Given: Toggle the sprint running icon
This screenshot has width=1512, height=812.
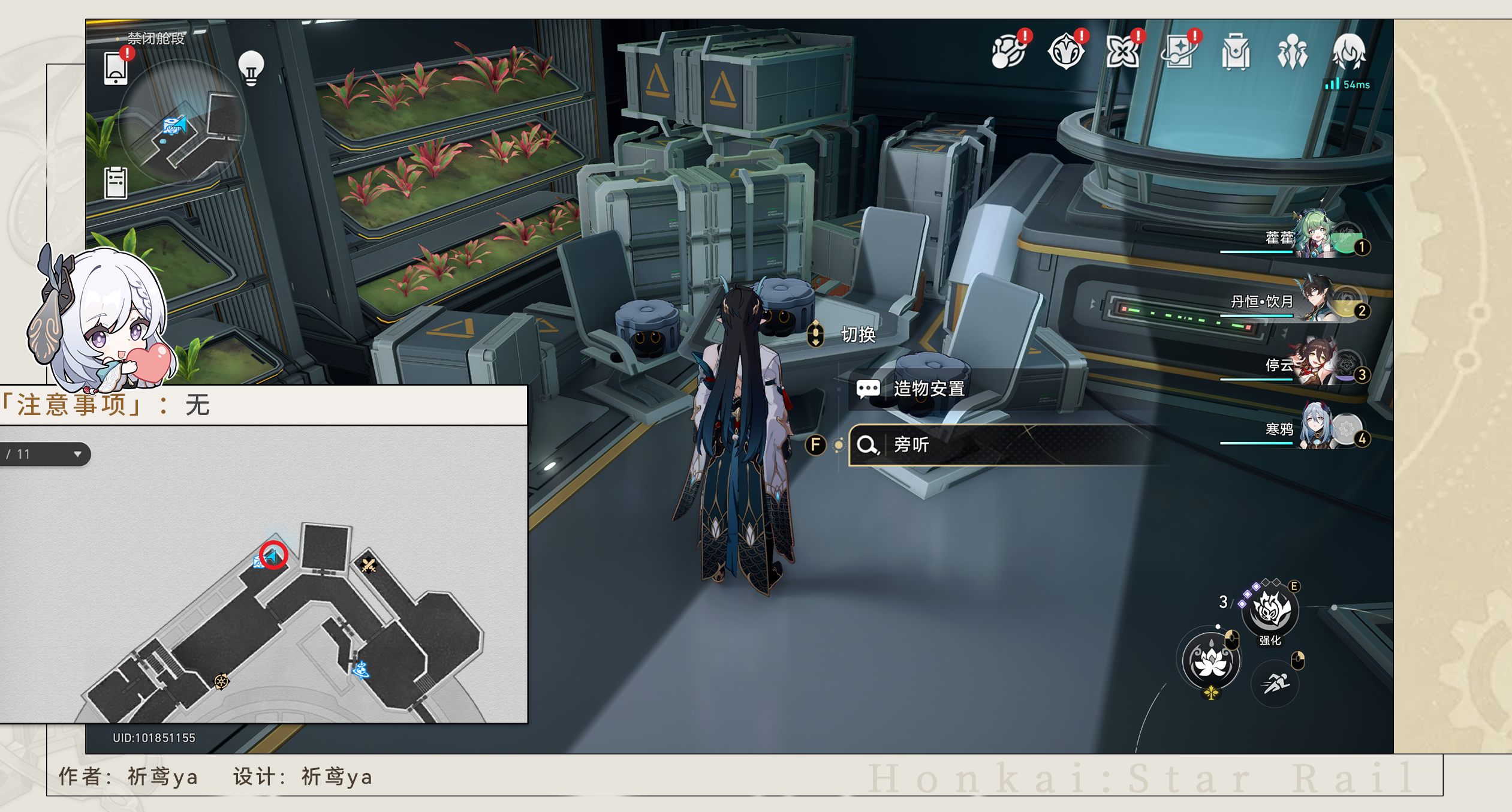Looking at the screenshot, I should coord(1276,683).
